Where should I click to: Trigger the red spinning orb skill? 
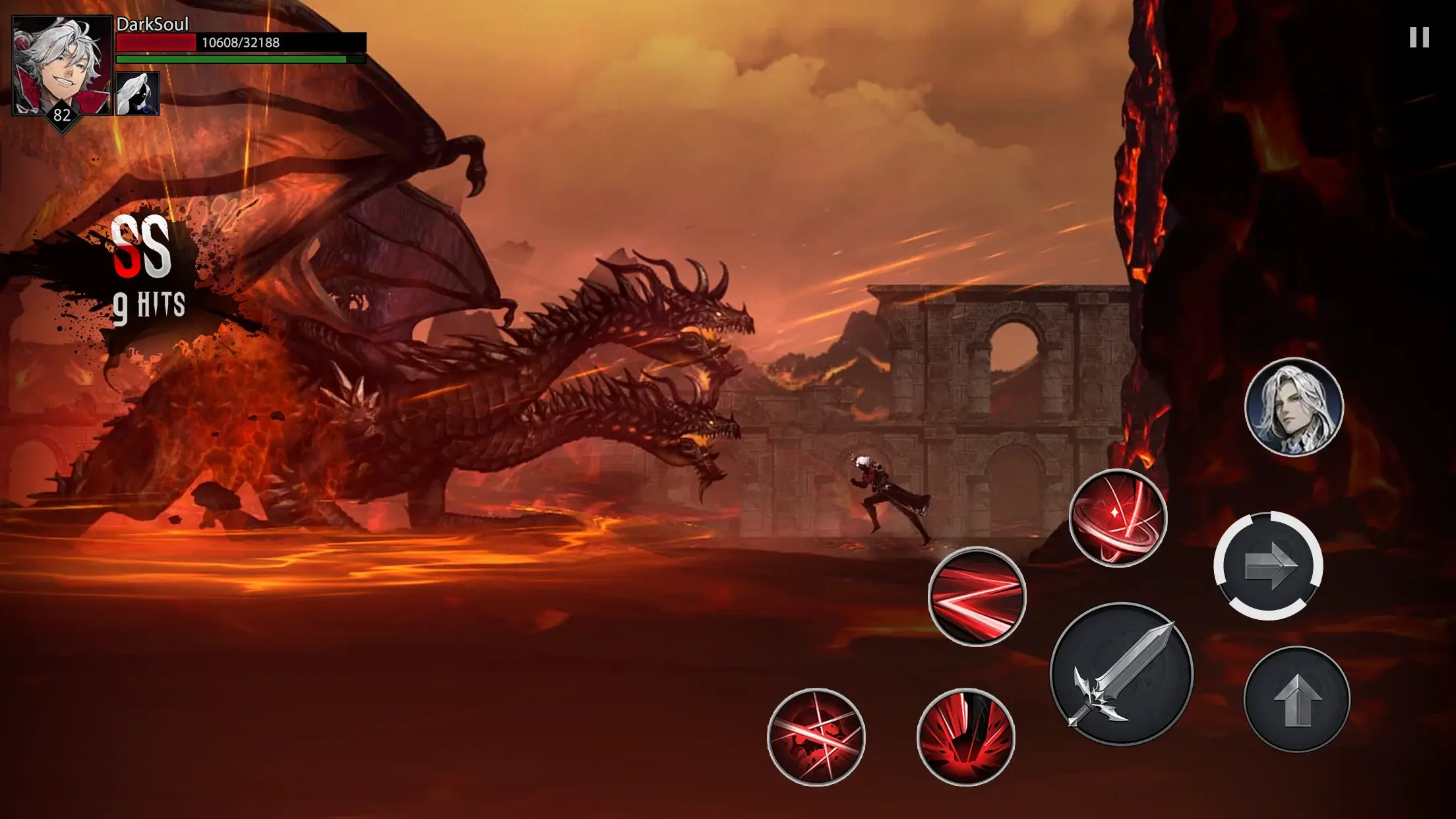pyautogui.click(x=1118, y=518)
